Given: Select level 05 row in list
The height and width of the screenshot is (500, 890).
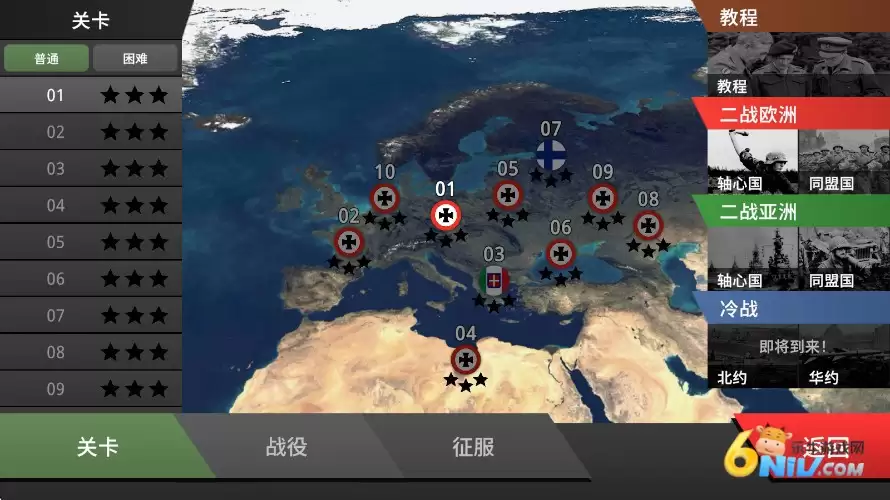Looking at the screenshot, I should pos(90,242).
